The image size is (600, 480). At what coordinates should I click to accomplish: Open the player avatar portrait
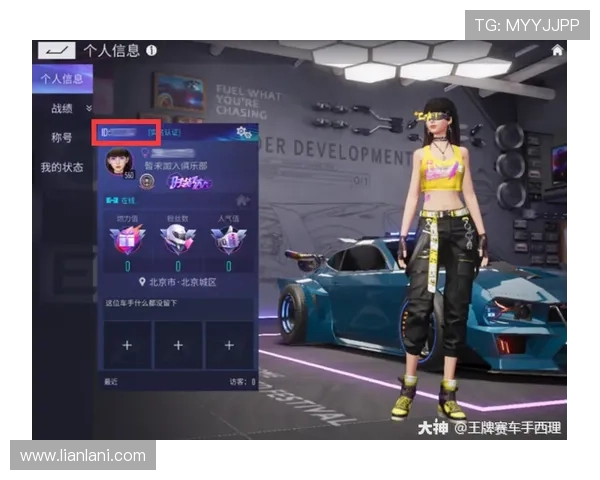[x=118, y=162]
